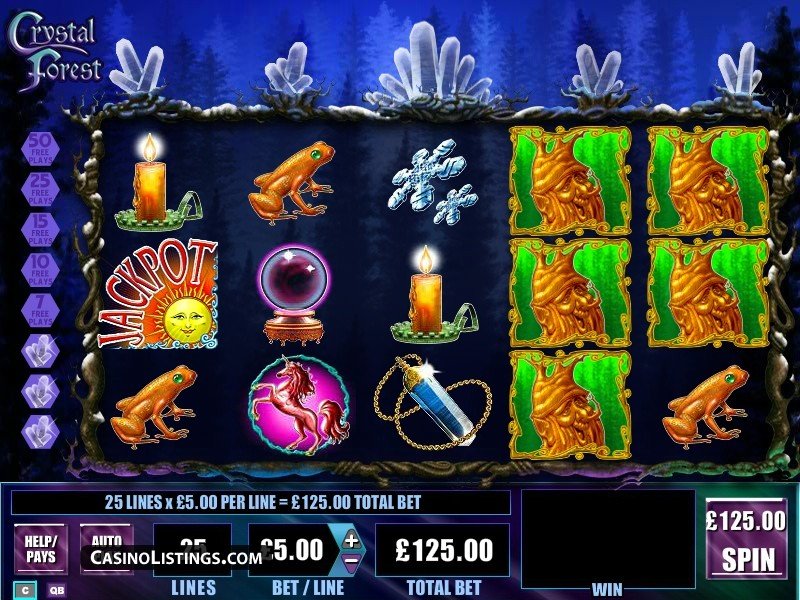Increase bet per line with plus
Screen dimensions: 800x600
tap(351, 538)
